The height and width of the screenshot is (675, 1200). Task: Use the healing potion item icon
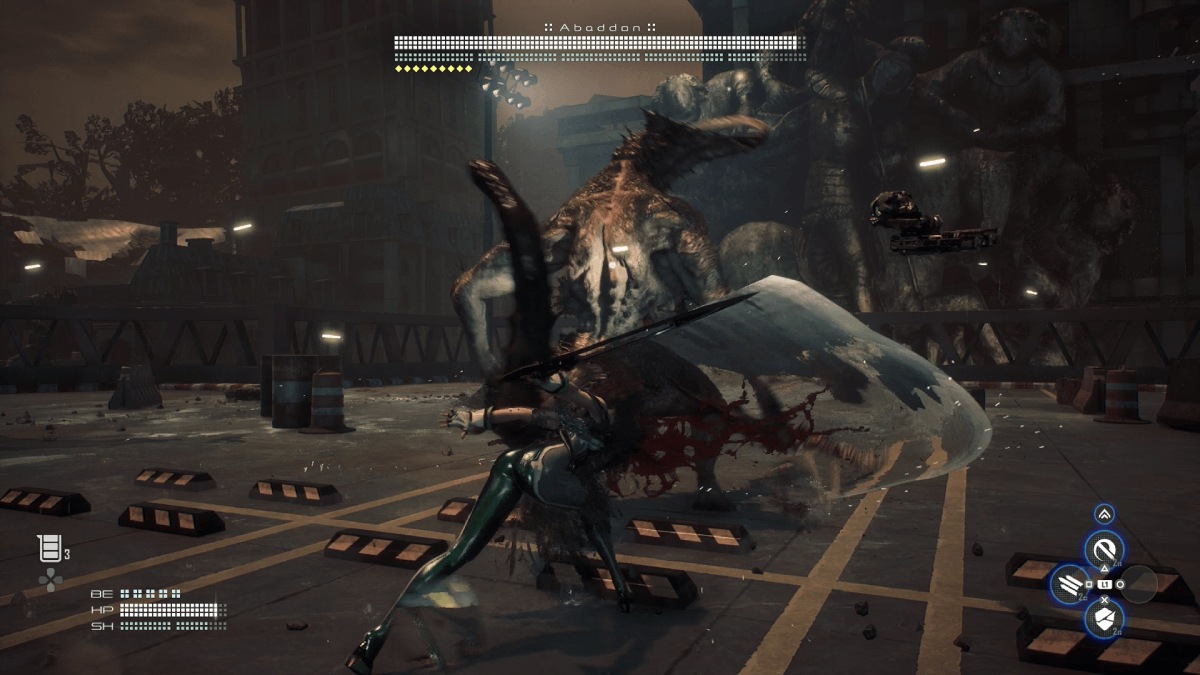(x=49, y=548)
